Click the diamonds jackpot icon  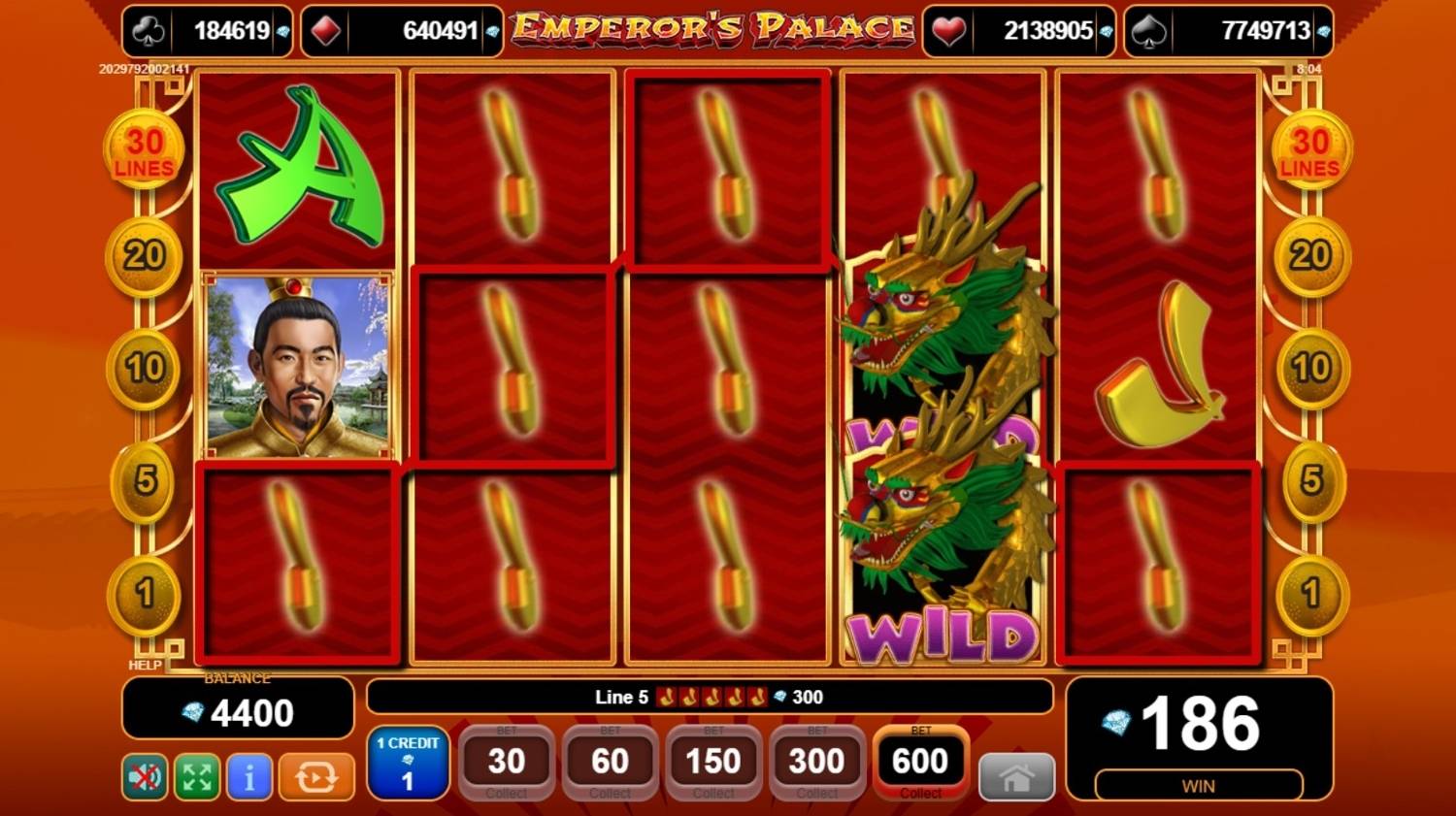click(x=321, y=30)
